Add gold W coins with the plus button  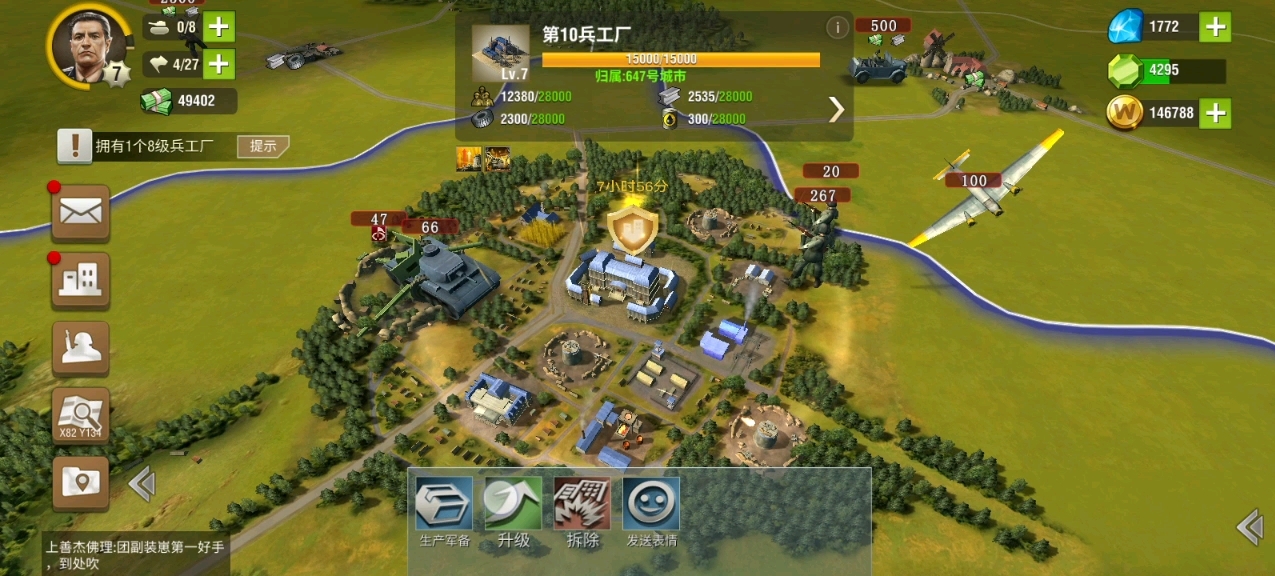1215,113
